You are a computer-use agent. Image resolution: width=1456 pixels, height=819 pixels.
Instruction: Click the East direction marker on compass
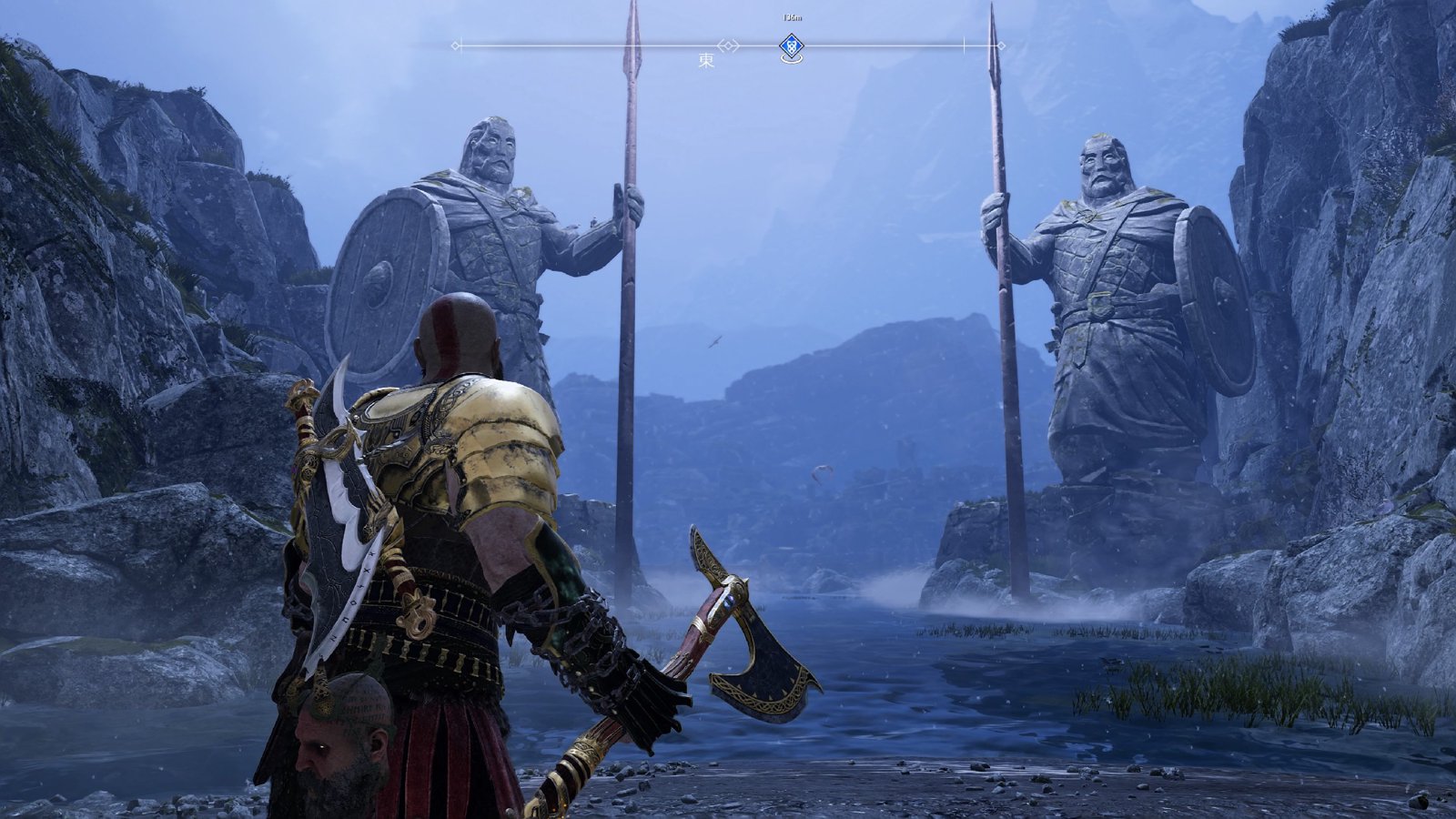click(706, 61)
